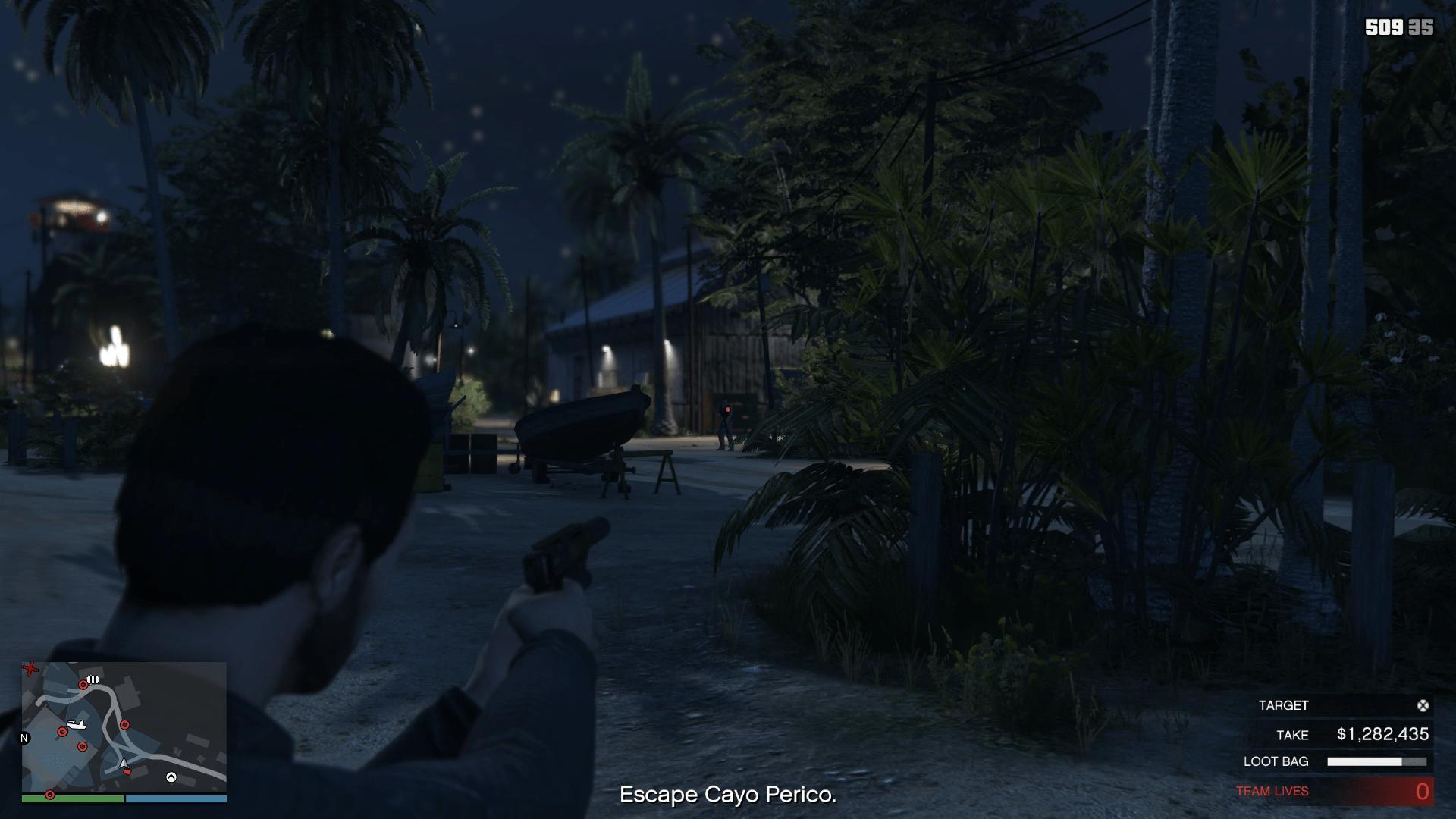1456x819 pixels.
Task: Click the white chevron elevation marker on minimap
Action: pos(171,778)
